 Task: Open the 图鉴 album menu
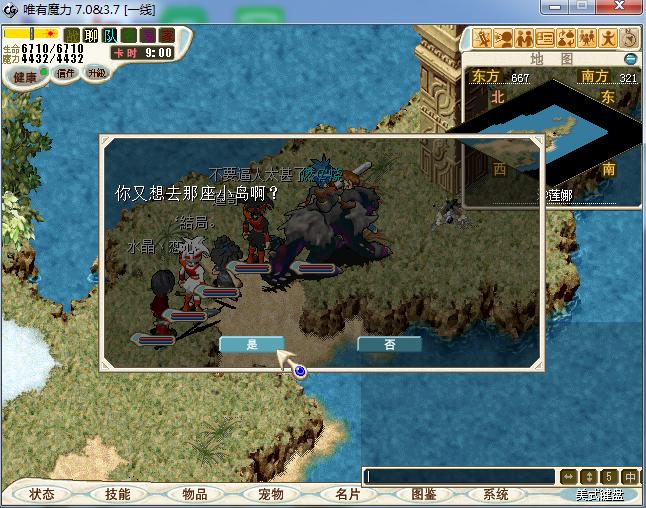click(x=423, y=494)
